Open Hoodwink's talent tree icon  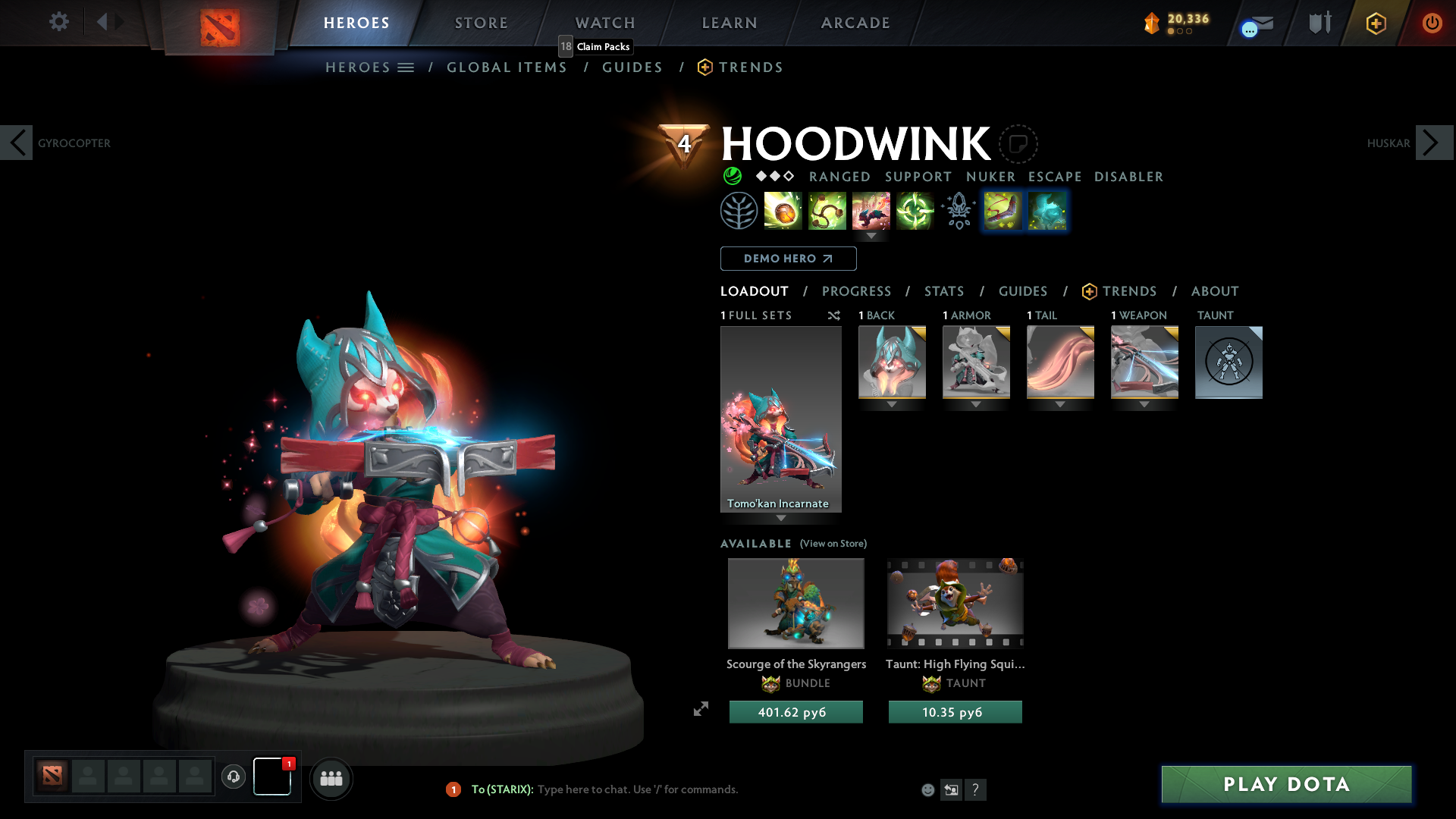click(737, 211)
